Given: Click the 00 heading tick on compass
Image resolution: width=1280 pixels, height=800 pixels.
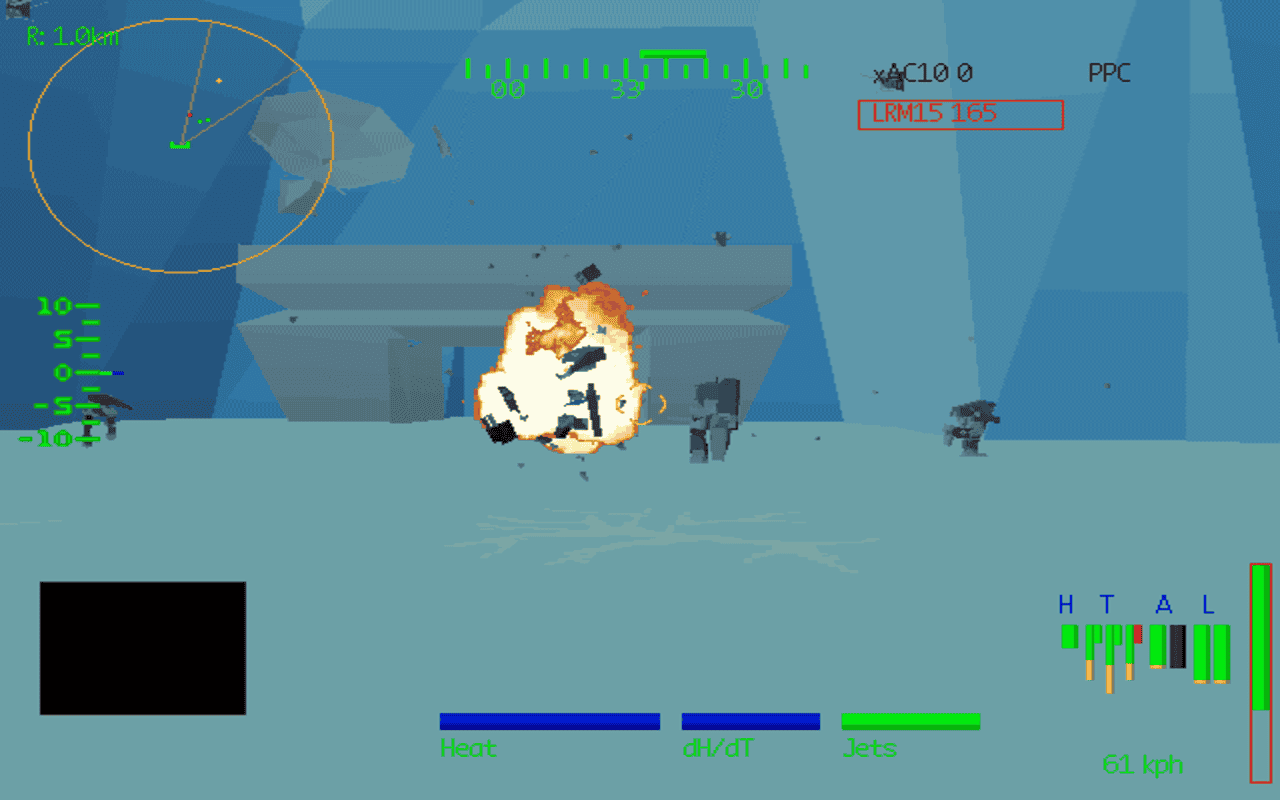Looking at the screenshot, I should tap(508, 89).
